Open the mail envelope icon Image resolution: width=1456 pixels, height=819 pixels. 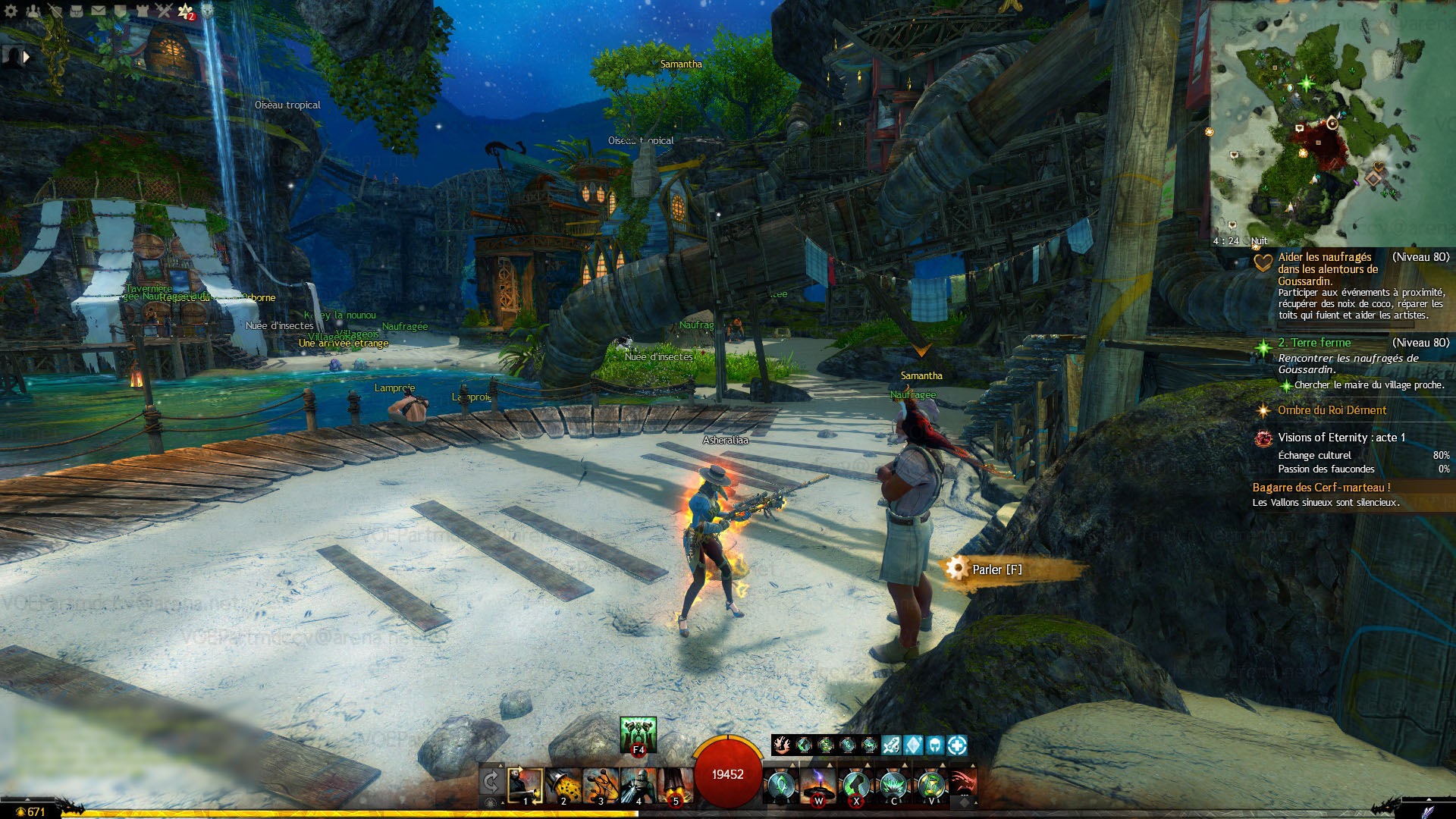click(x=99, y=11)
